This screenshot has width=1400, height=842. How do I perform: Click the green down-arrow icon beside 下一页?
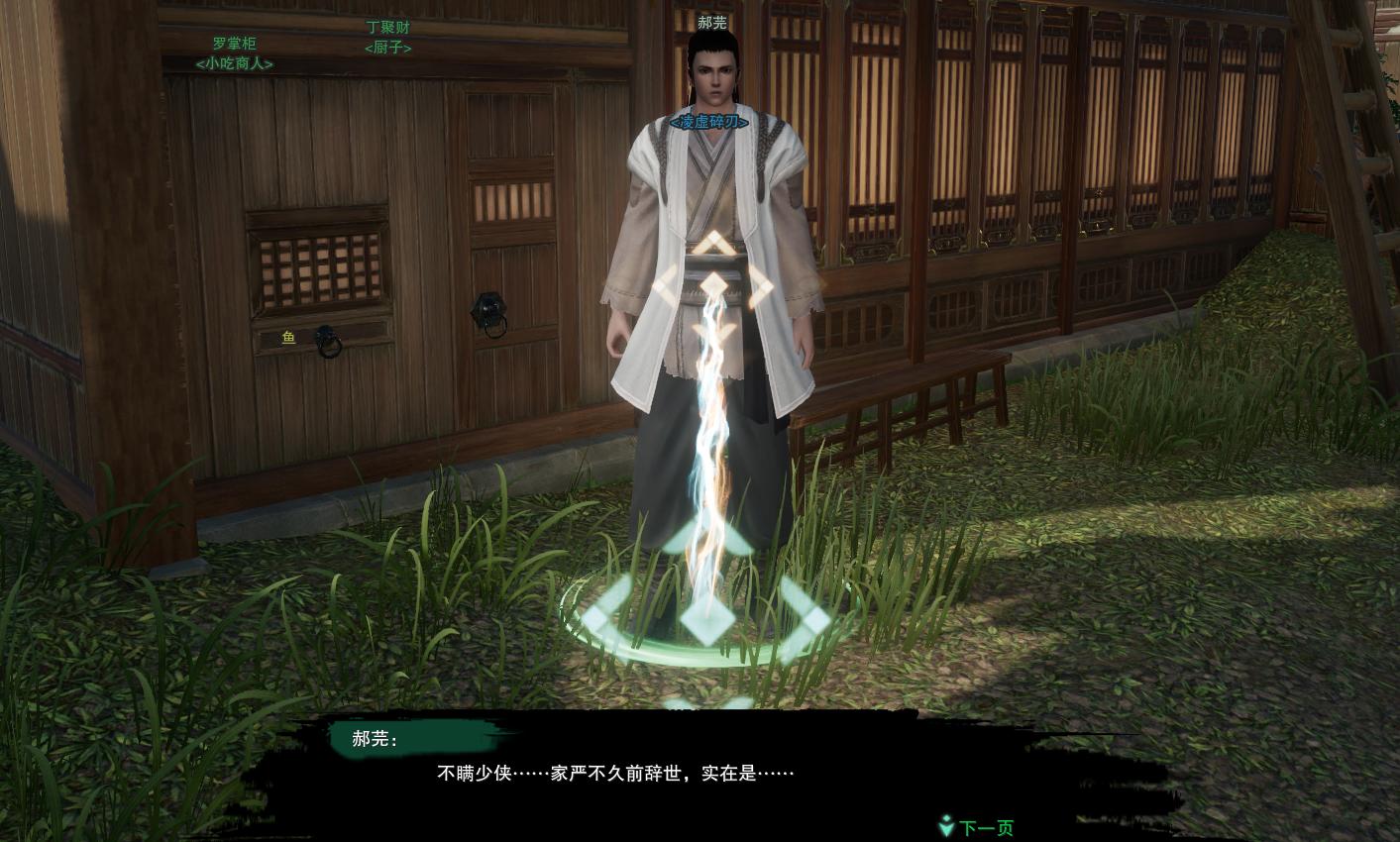(x=946, y=827)
